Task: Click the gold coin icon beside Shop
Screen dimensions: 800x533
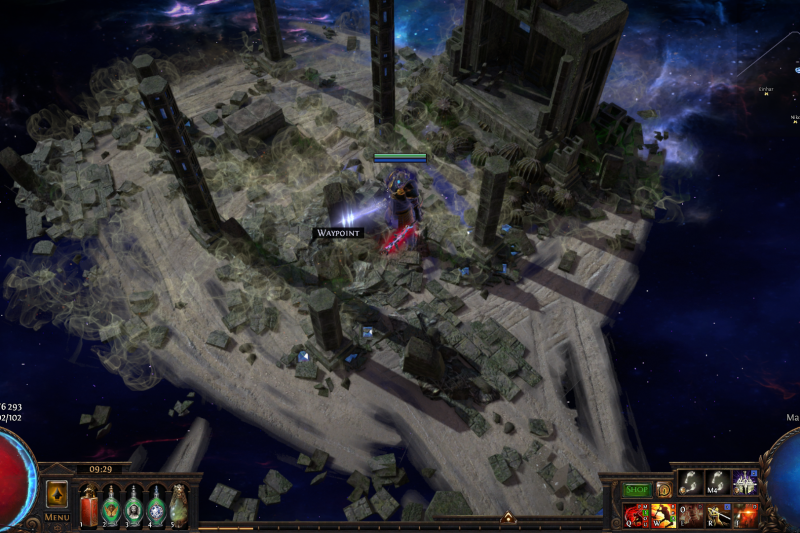Action: pos(663,490)
